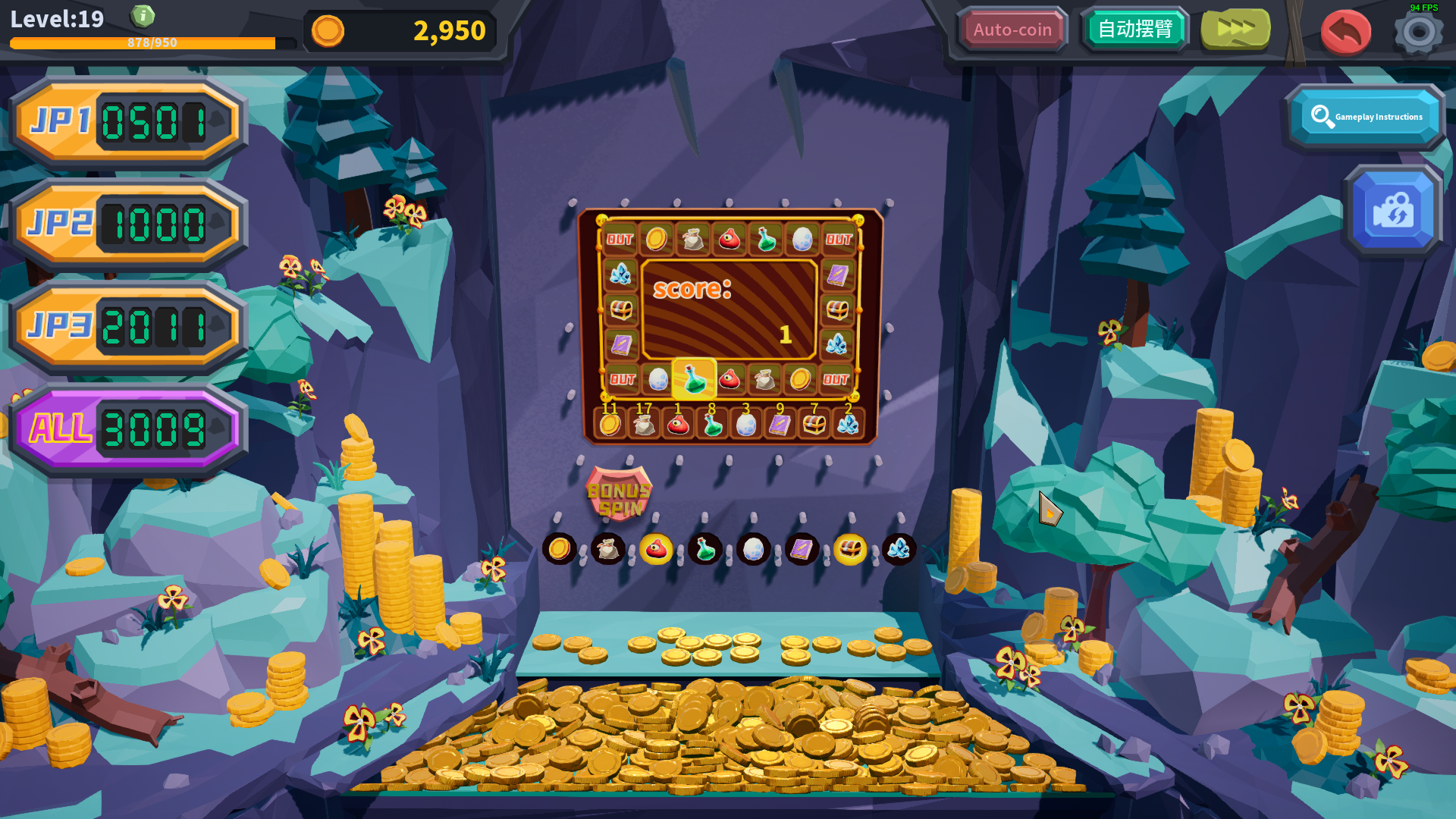
Task: Select the gold coin symbol marker
Action: point(559,548)
